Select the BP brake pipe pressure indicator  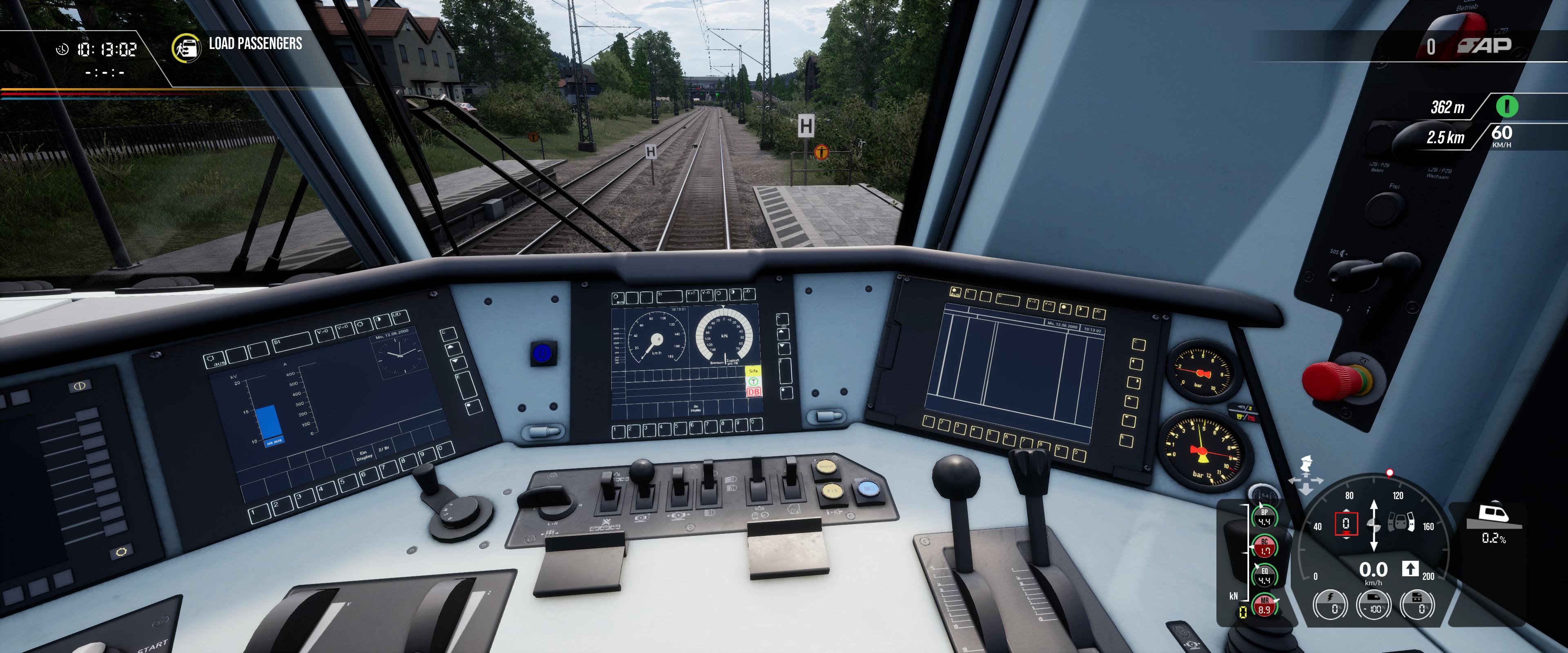coord(1264,517)
